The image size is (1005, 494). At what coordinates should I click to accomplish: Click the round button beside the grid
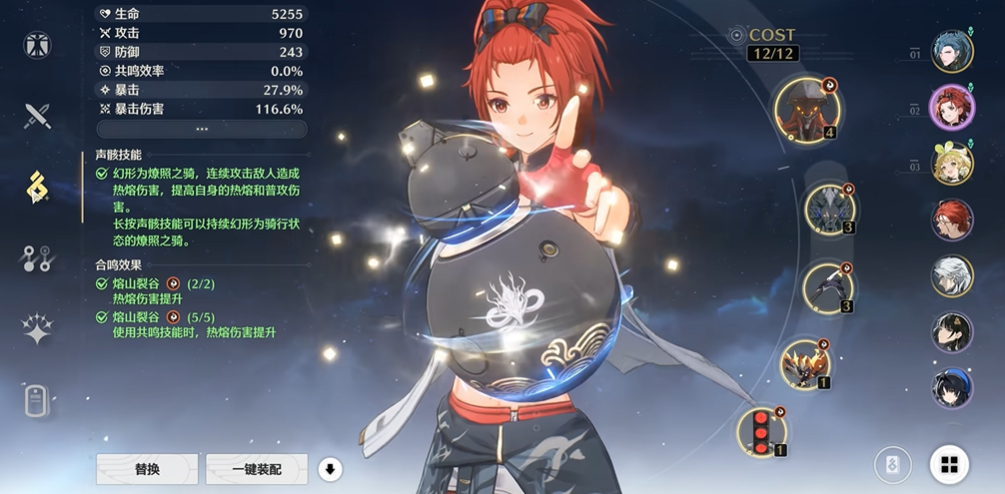point(892,464)
